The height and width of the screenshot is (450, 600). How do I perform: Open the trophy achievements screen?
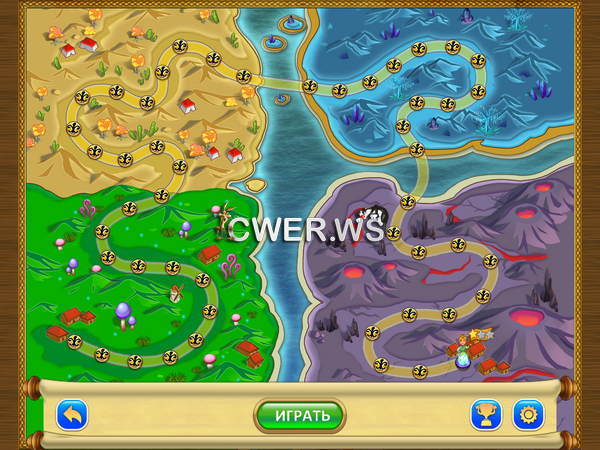(486, 414)
